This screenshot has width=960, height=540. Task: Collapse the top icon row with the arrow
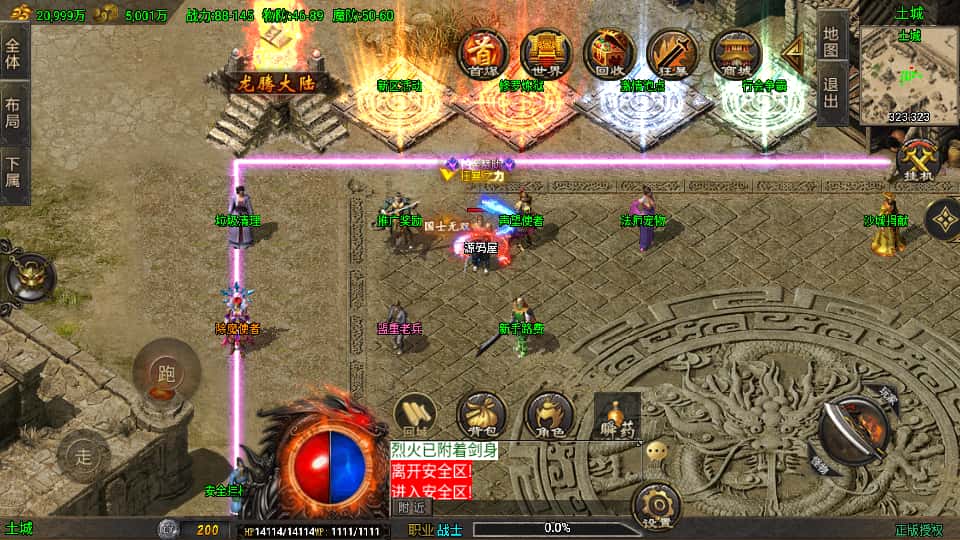coord(794,51)
